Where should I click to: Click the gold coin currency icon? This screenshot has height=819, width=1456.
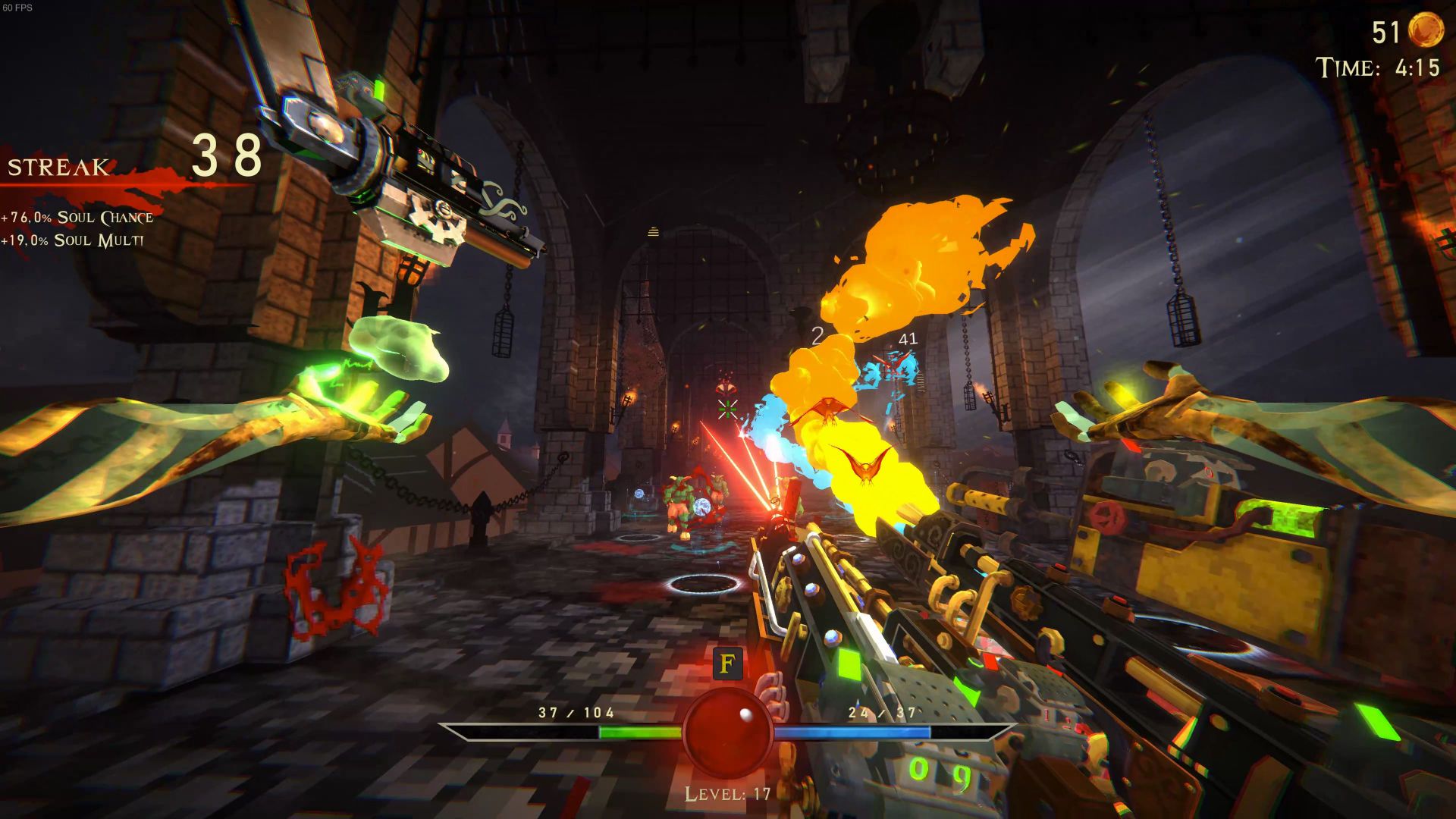click(1425, 31)
